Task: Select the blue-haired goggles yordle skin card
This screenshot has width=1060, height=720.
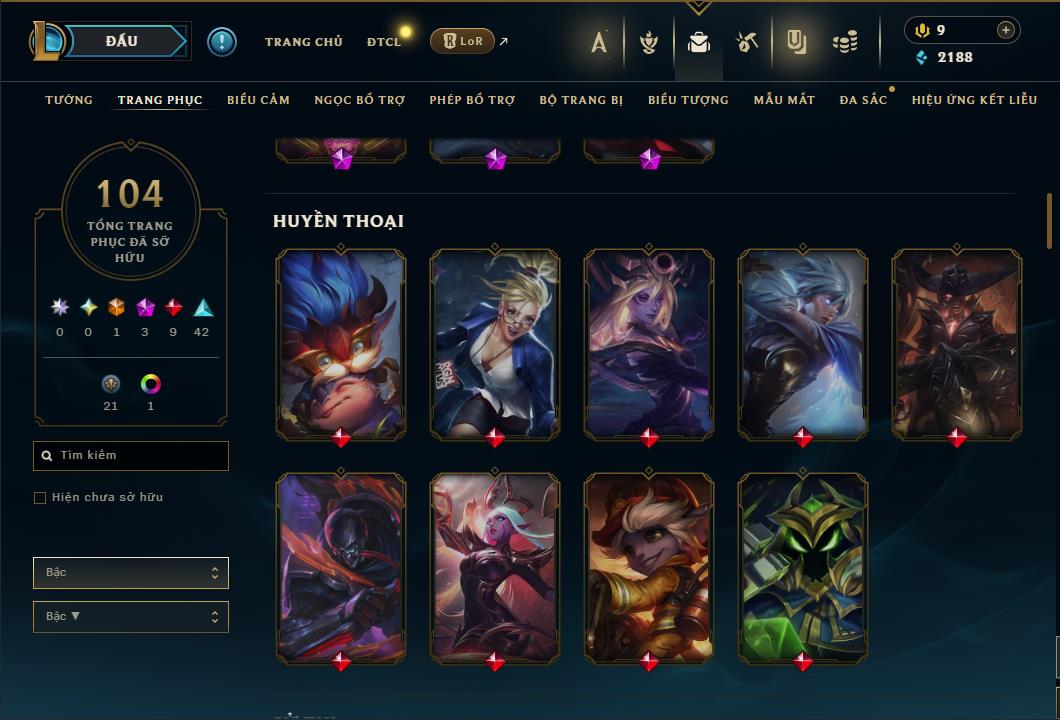Action: pos(341,343)
